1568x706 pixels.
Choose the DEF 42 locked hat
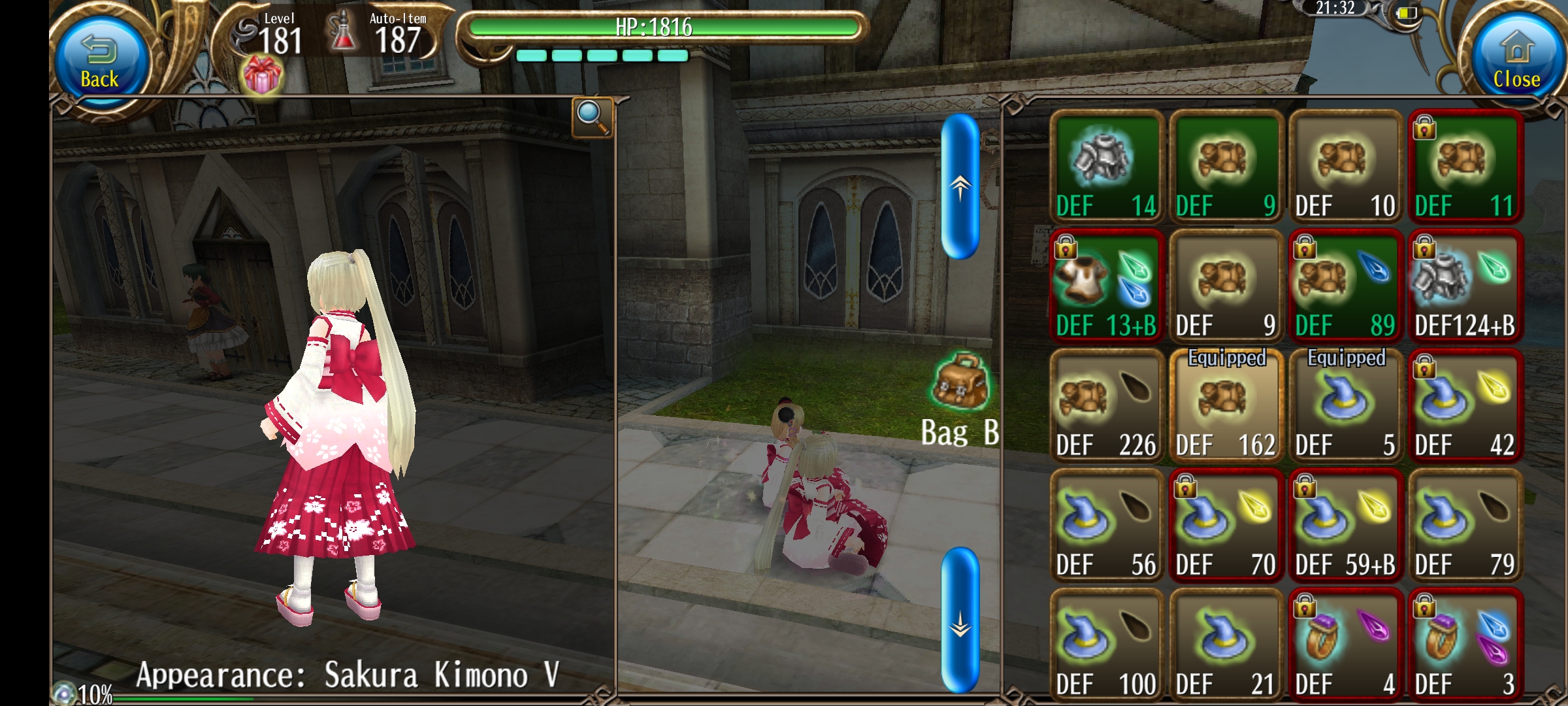click(x=1465, y=406)
